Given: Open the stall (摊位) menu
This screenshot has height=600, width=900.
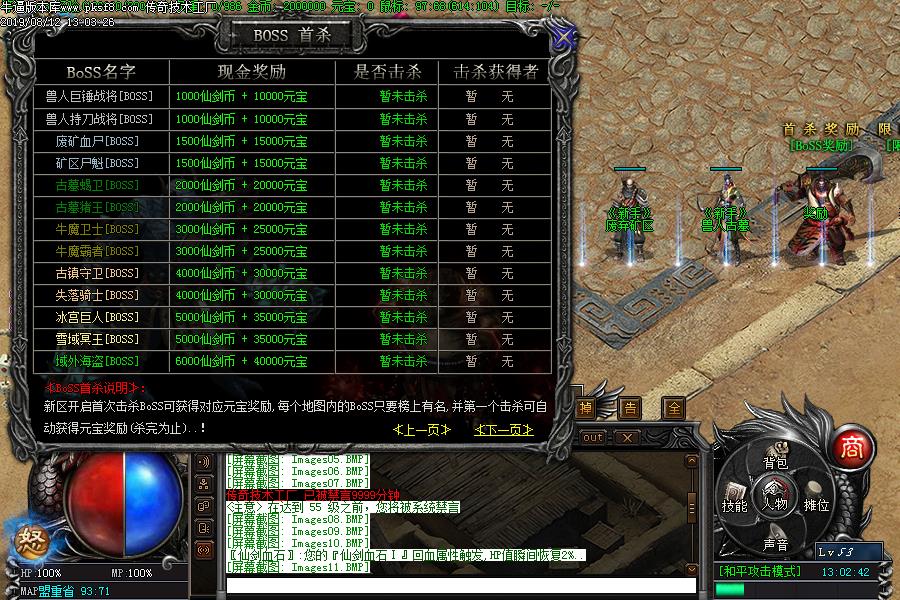Looking at the screenshot, I should click(816, 505).
